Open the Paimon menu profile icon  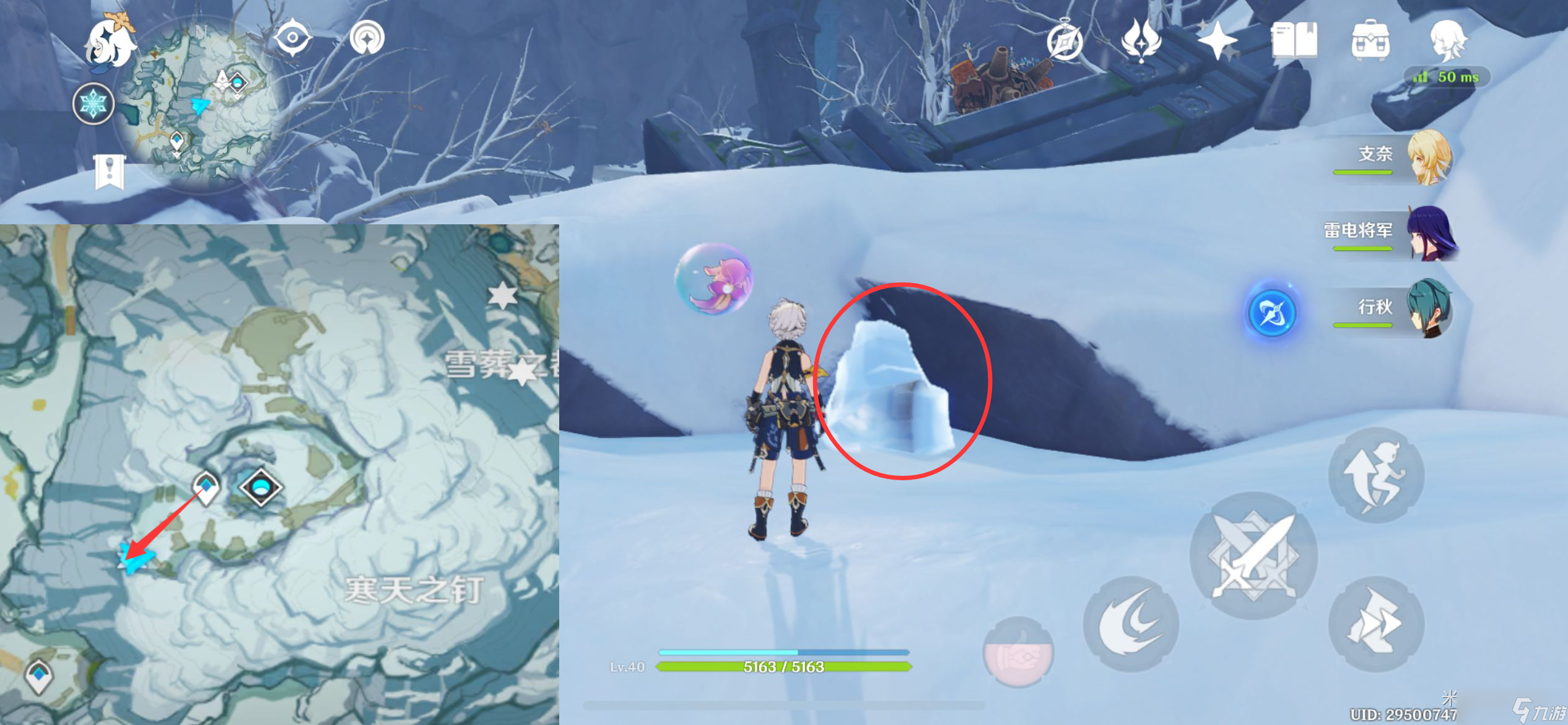[1447, 39]
